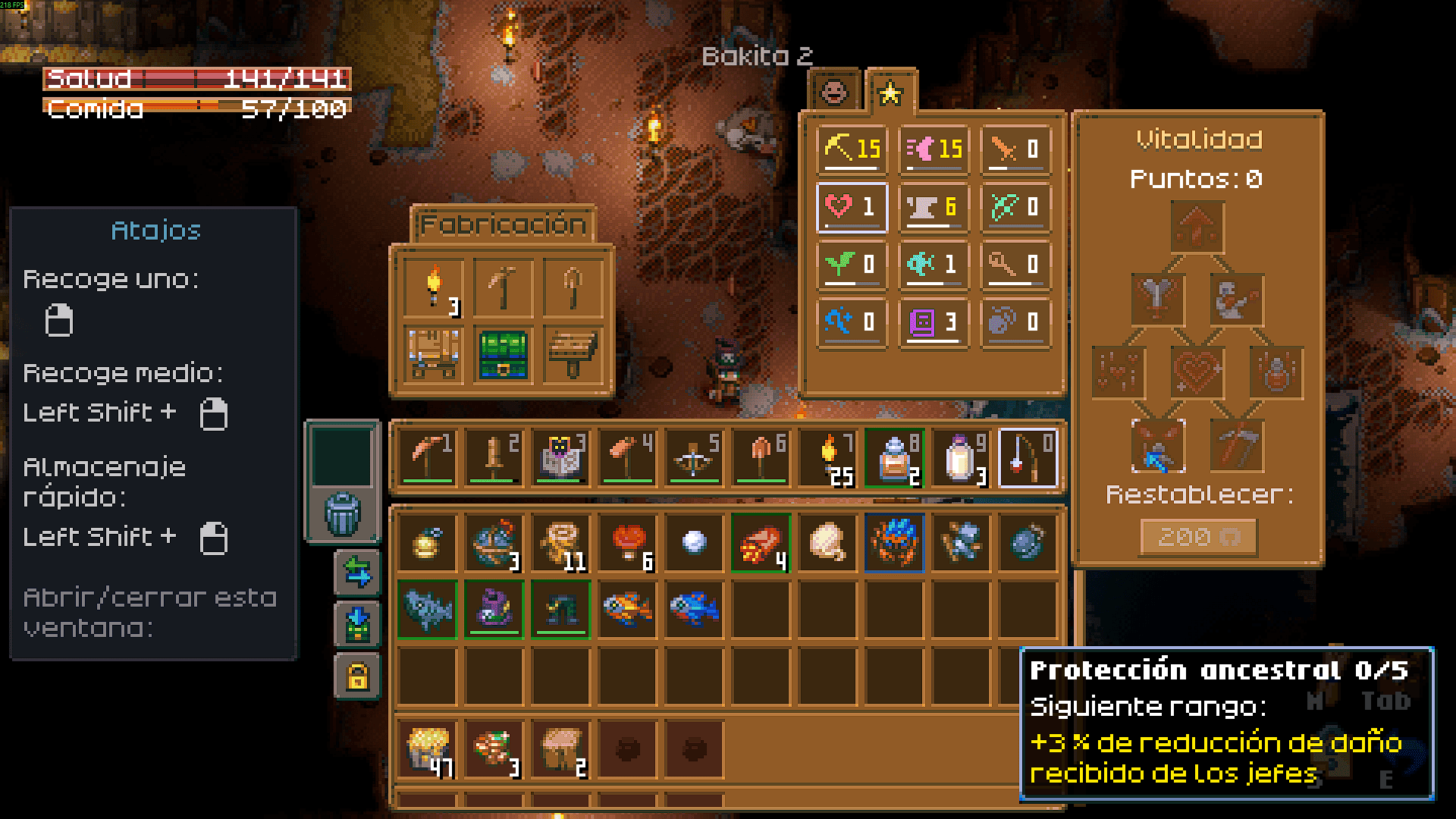Image resolution: width=1456 pixels, height=819 pixels.
Task: Select the torch stack of 25 in hotbar
Action: click(828, 458)
